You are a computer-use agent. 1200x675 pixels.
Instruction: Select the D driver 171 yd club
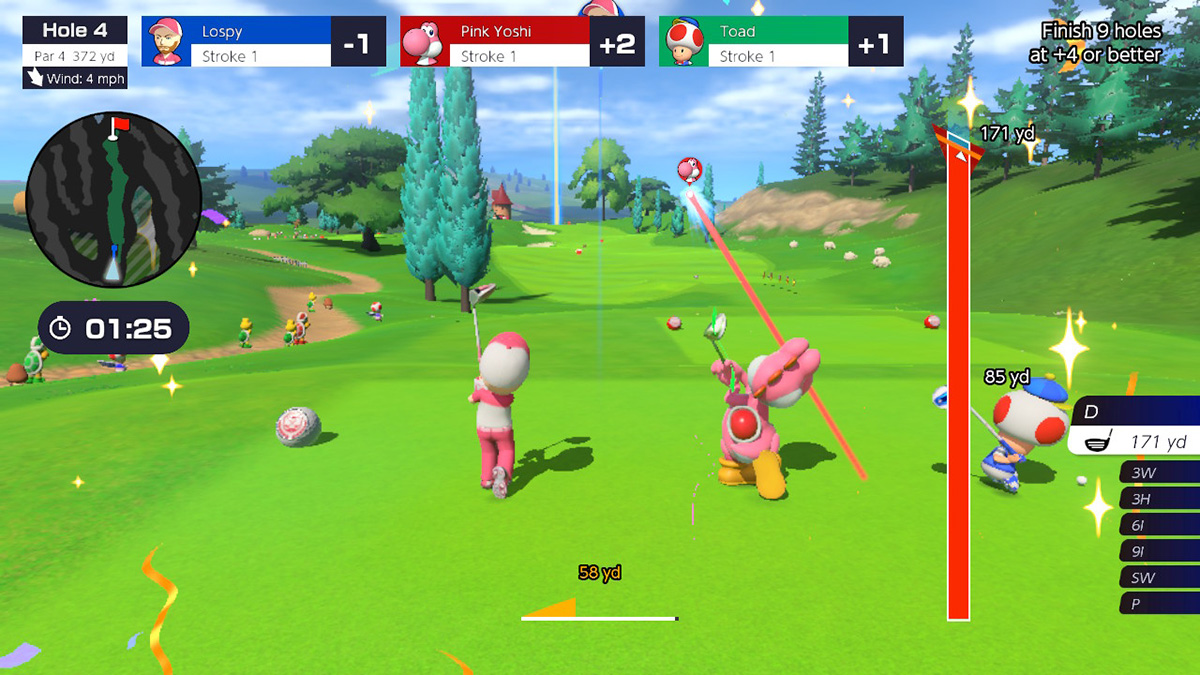coord(1134,428)
